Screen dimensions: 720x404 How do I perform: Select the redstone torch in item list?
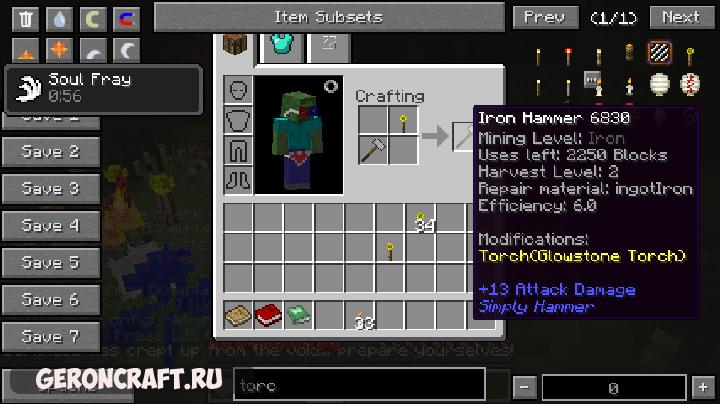pyautogui.click(x=567, y=55)
